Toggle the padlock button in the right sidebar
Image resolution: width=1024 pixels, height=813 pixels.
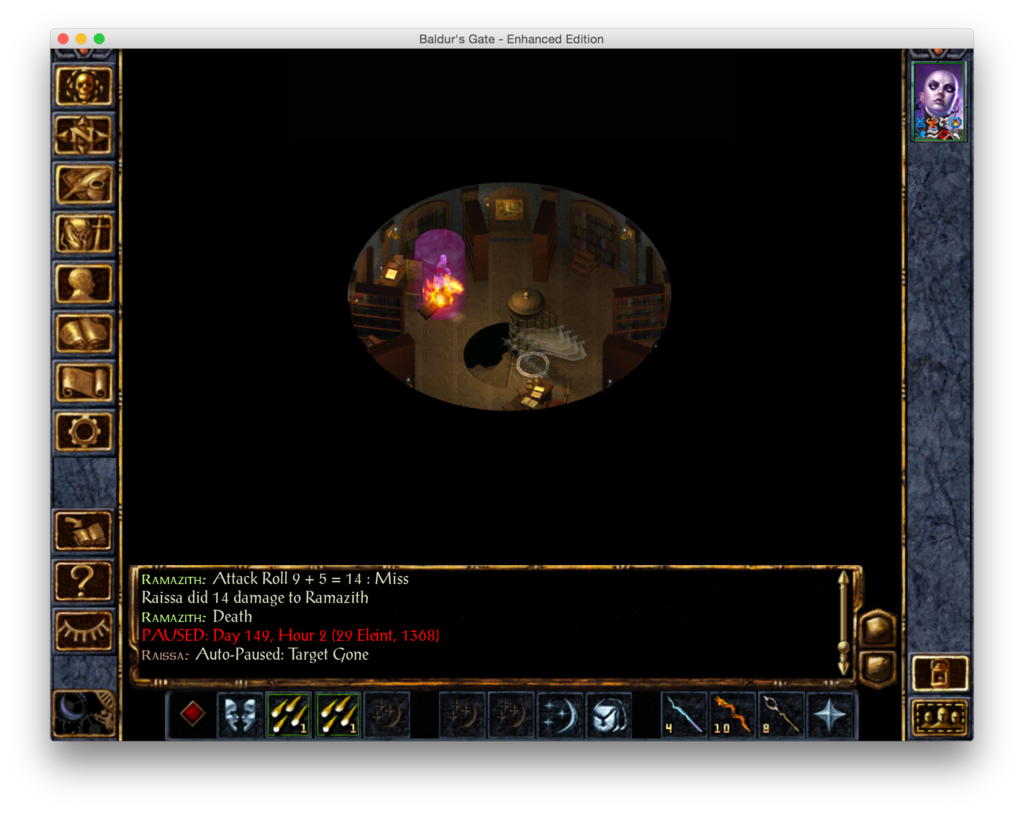[x=940, y=674]
